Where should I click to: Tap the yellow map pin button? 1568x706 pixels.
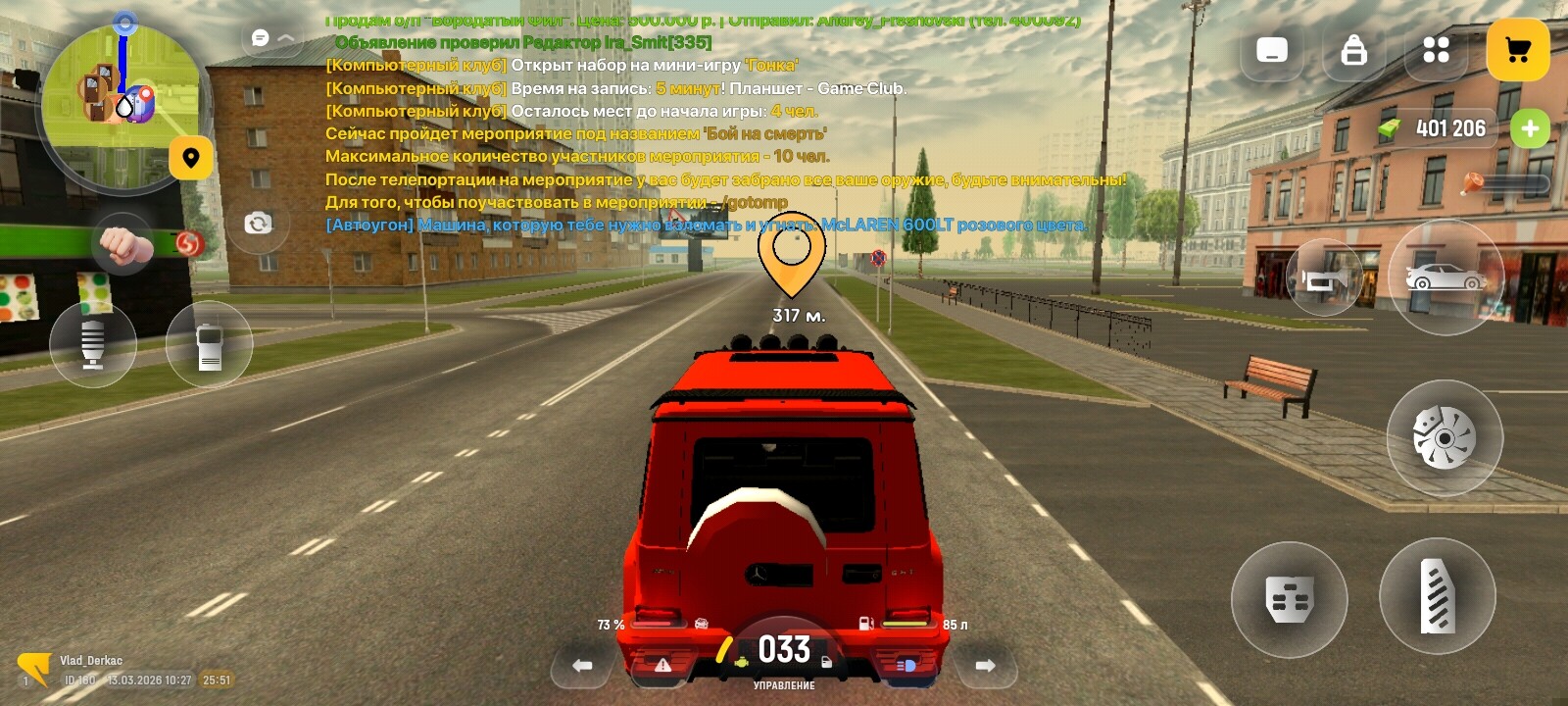tap(191, 157)
